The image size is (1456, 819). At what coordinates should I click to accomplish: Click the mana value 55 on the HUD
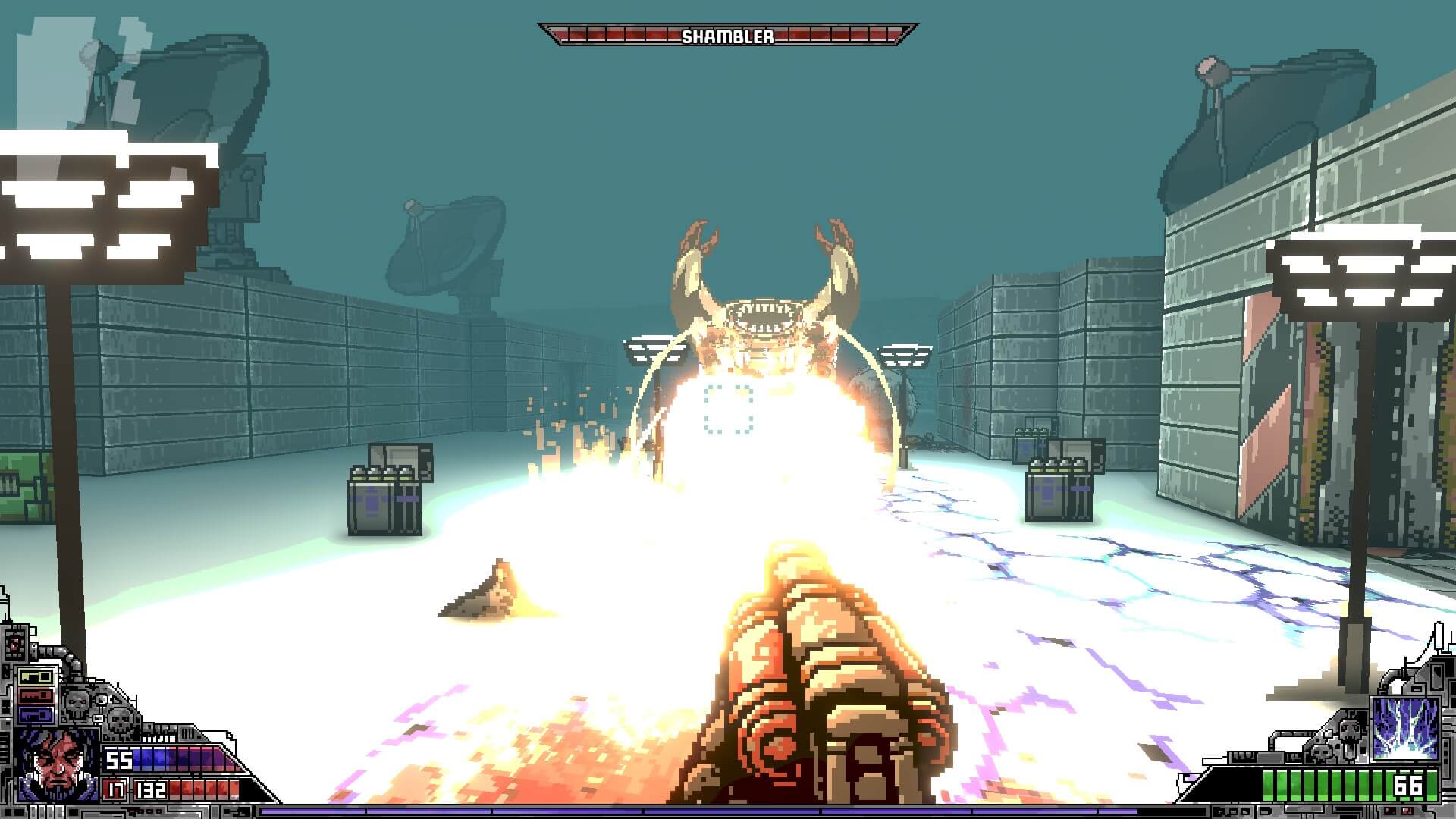119,758
